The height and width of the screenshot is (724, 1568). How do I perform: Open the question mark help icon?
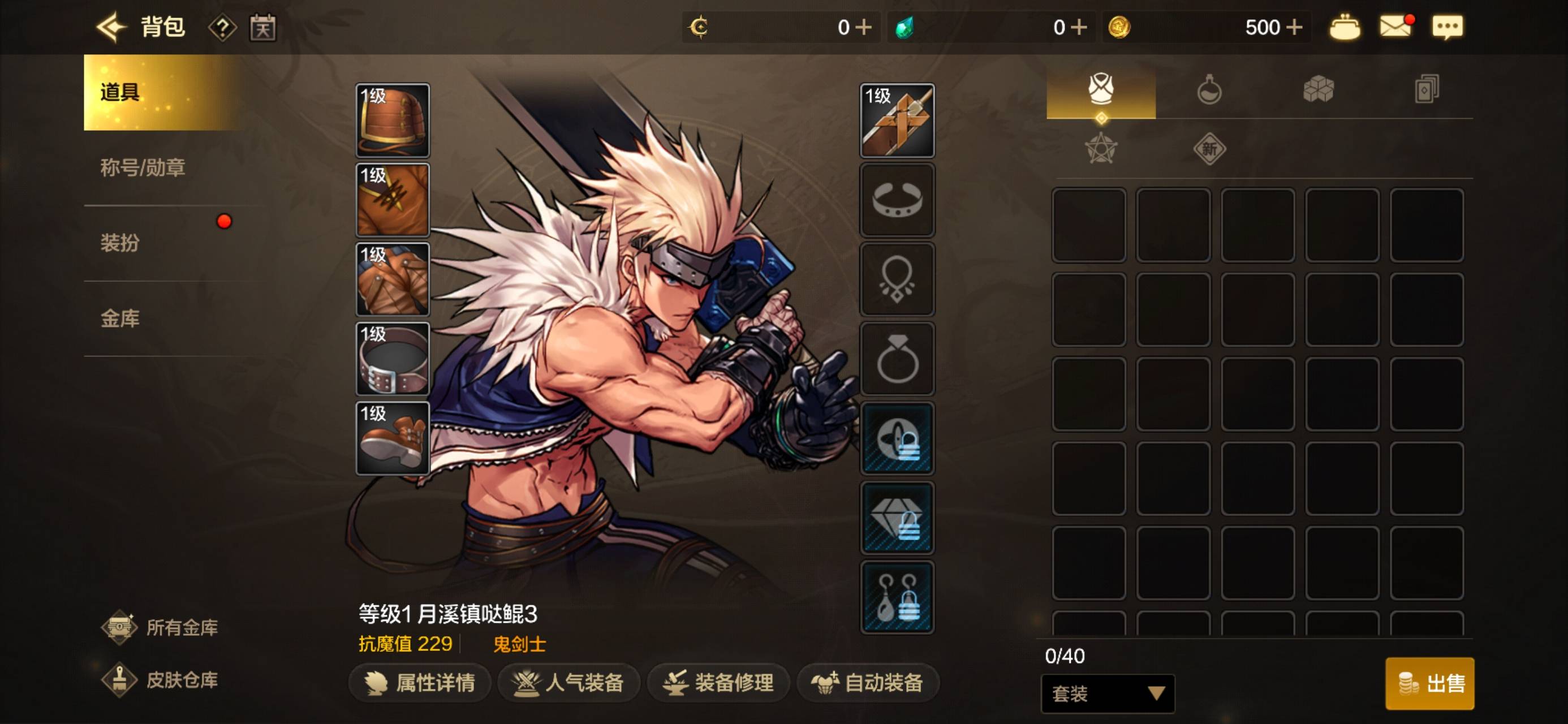[x=223, y=28]
